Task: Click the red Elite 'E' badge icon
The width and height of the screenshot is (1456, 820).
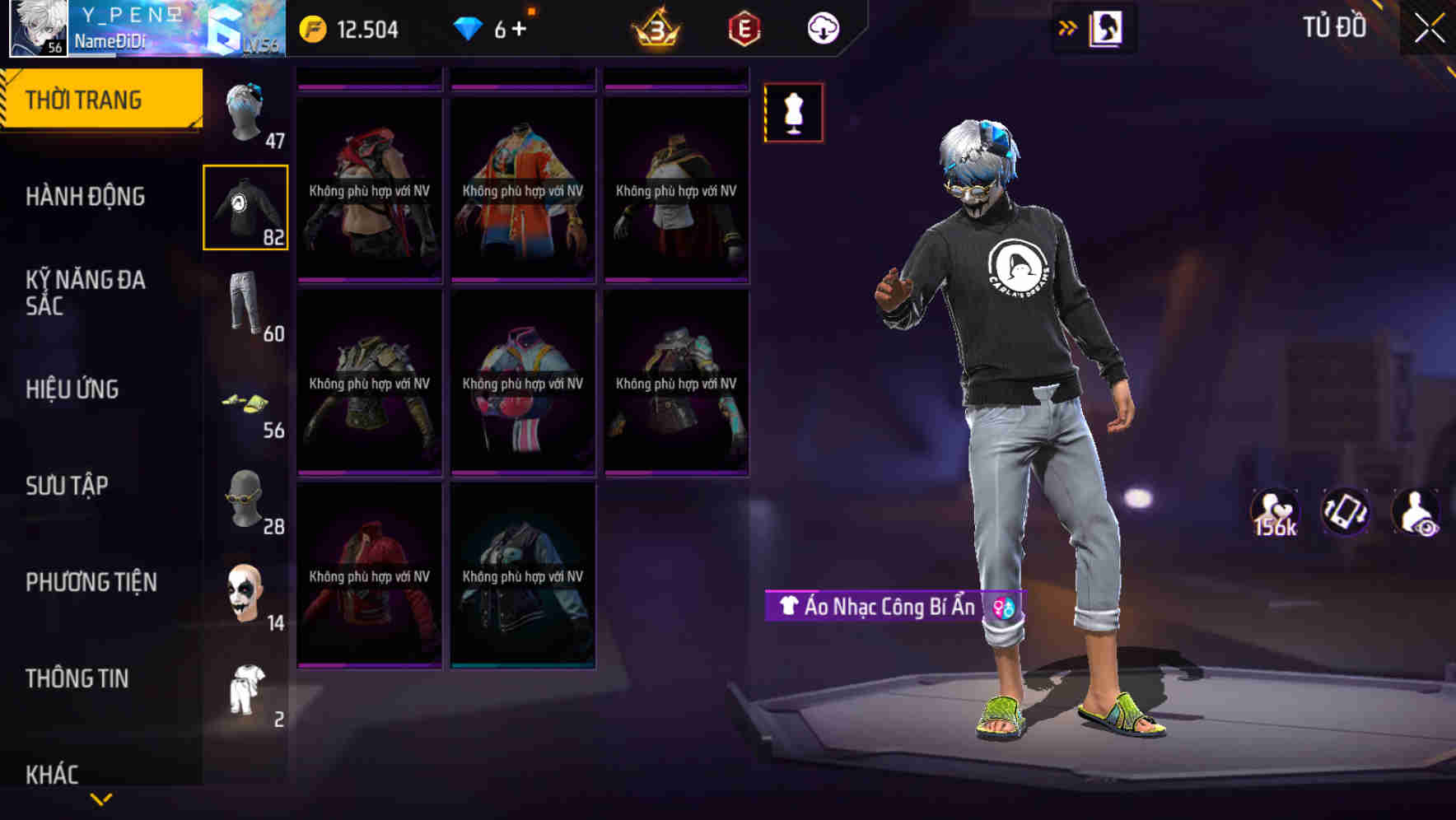Action: pos(744,27)
